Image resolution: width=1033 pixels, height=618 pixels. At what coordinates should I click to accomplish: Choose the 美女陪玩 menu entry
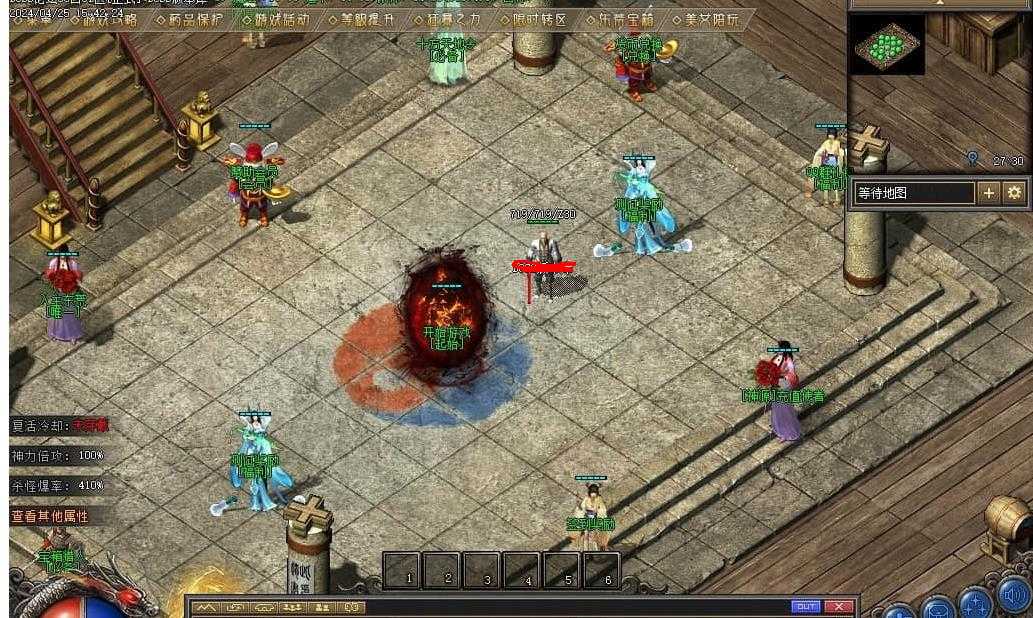(705, 20)
